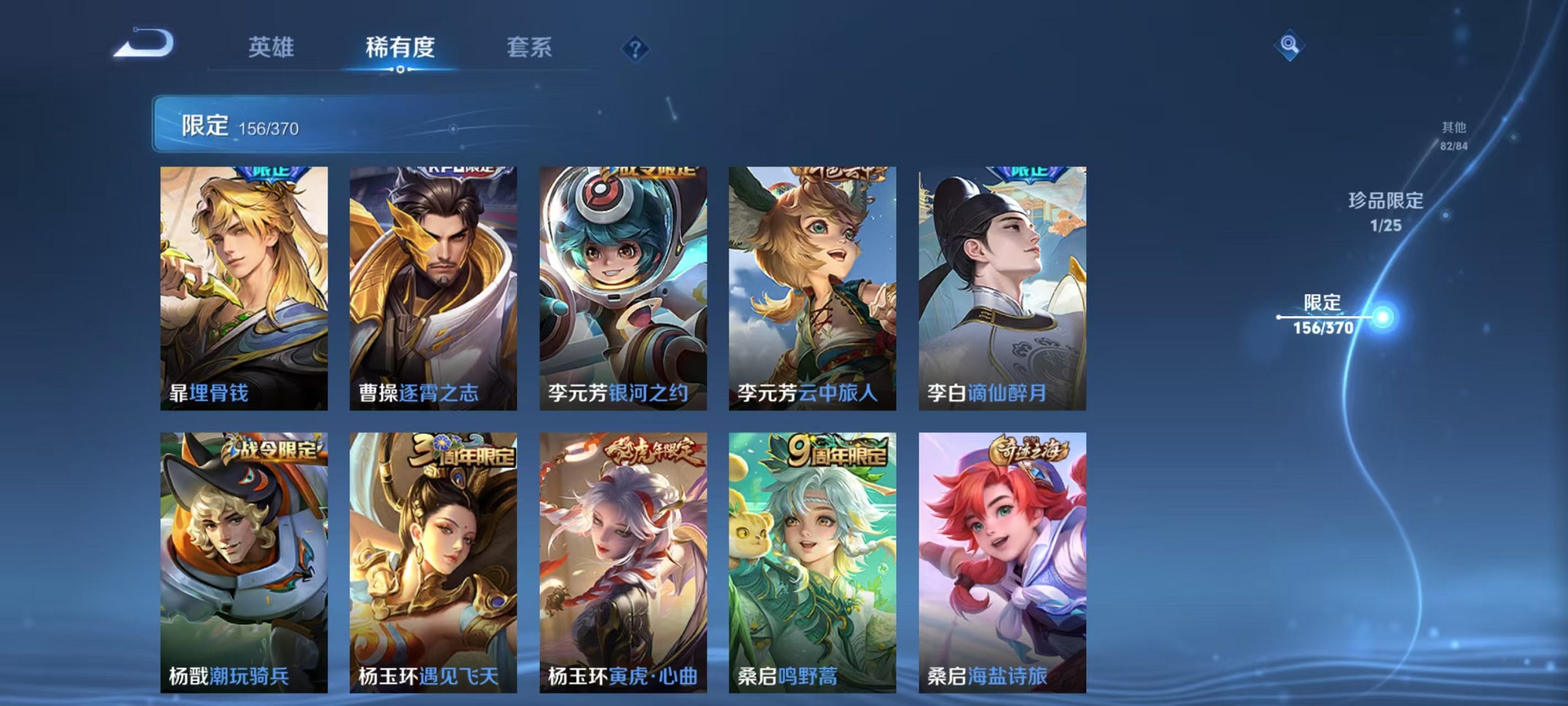1568x706 pixels.
Task: Switch to the 英雄 tab
Action: [272, 47]
